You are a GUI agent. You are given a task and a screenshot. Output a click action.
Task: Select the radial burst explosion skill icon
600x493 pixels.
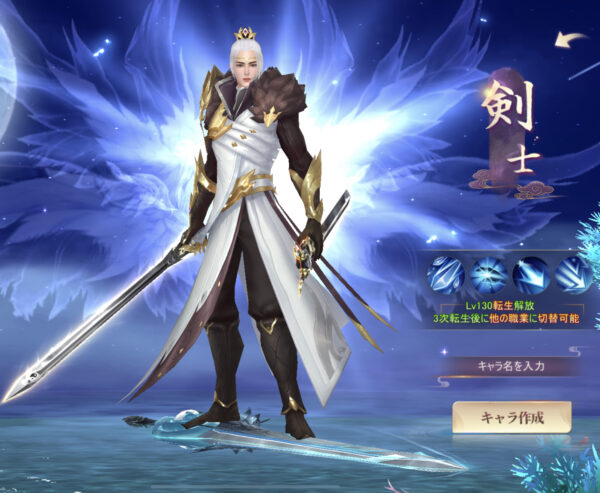(487, 274)
